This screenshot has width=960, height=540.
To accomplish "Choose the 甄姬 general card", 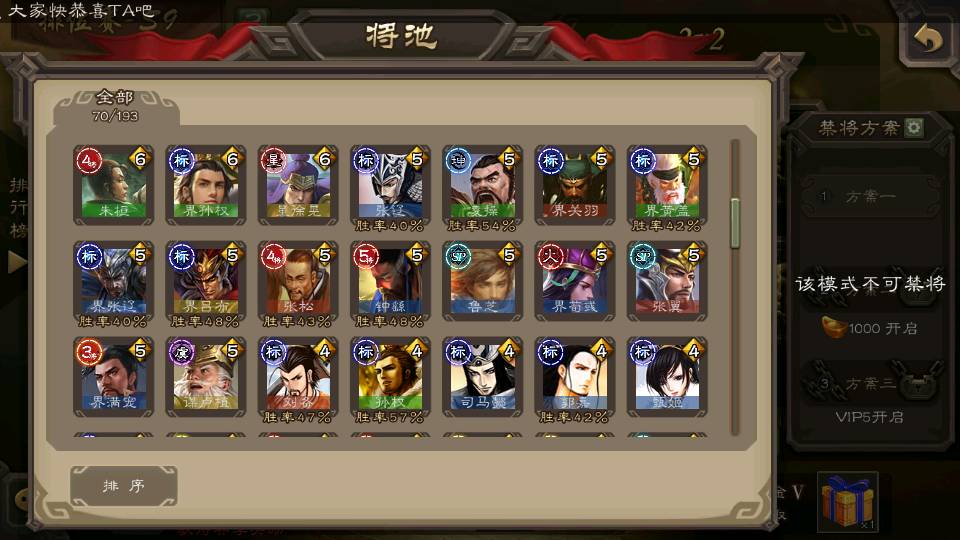I will click(666, 377).
